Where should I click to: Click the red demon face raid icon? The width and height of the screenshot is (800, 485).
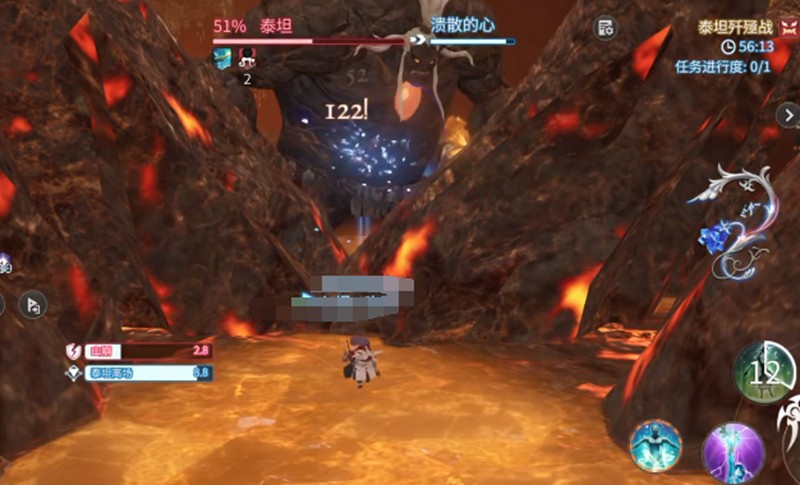click(788, 28)
